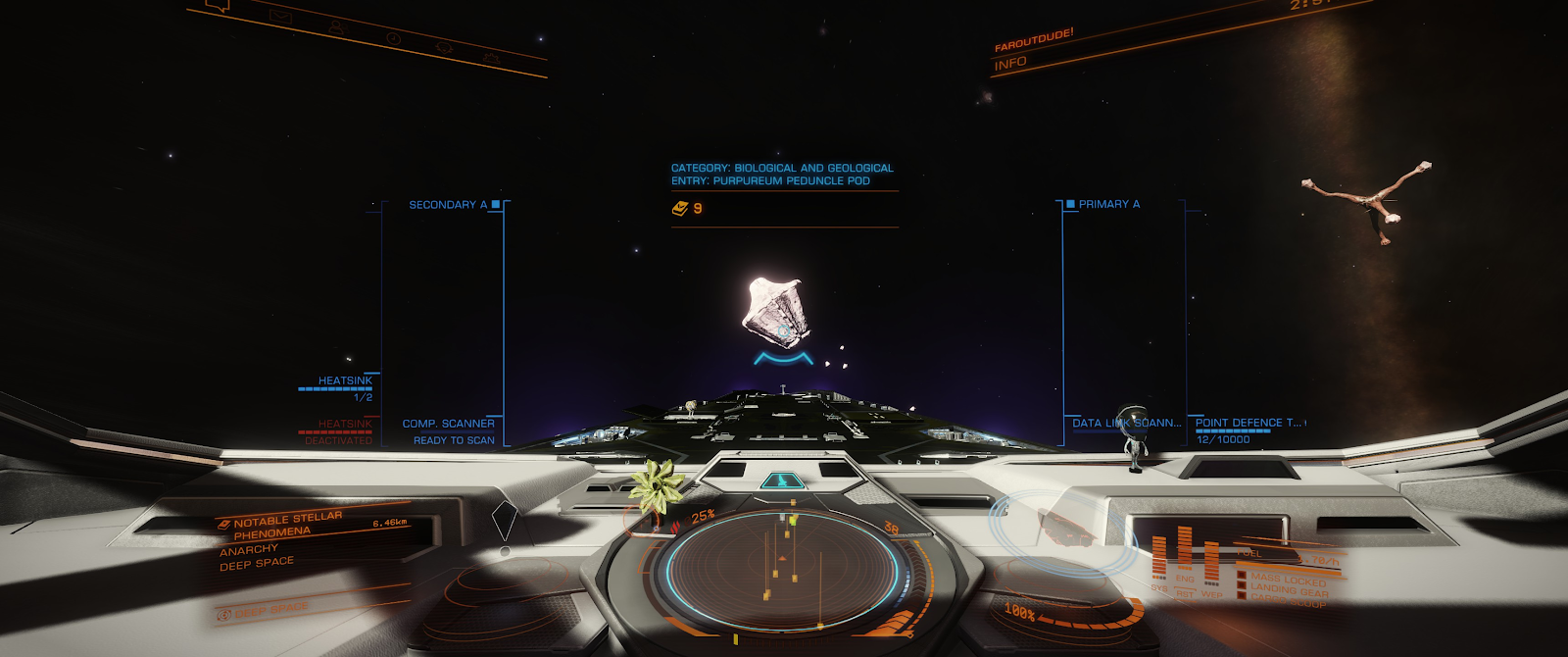Screen dimensions: 1568x657
Task: Click the Deep Space location label
Action: [x=256, y=564]
